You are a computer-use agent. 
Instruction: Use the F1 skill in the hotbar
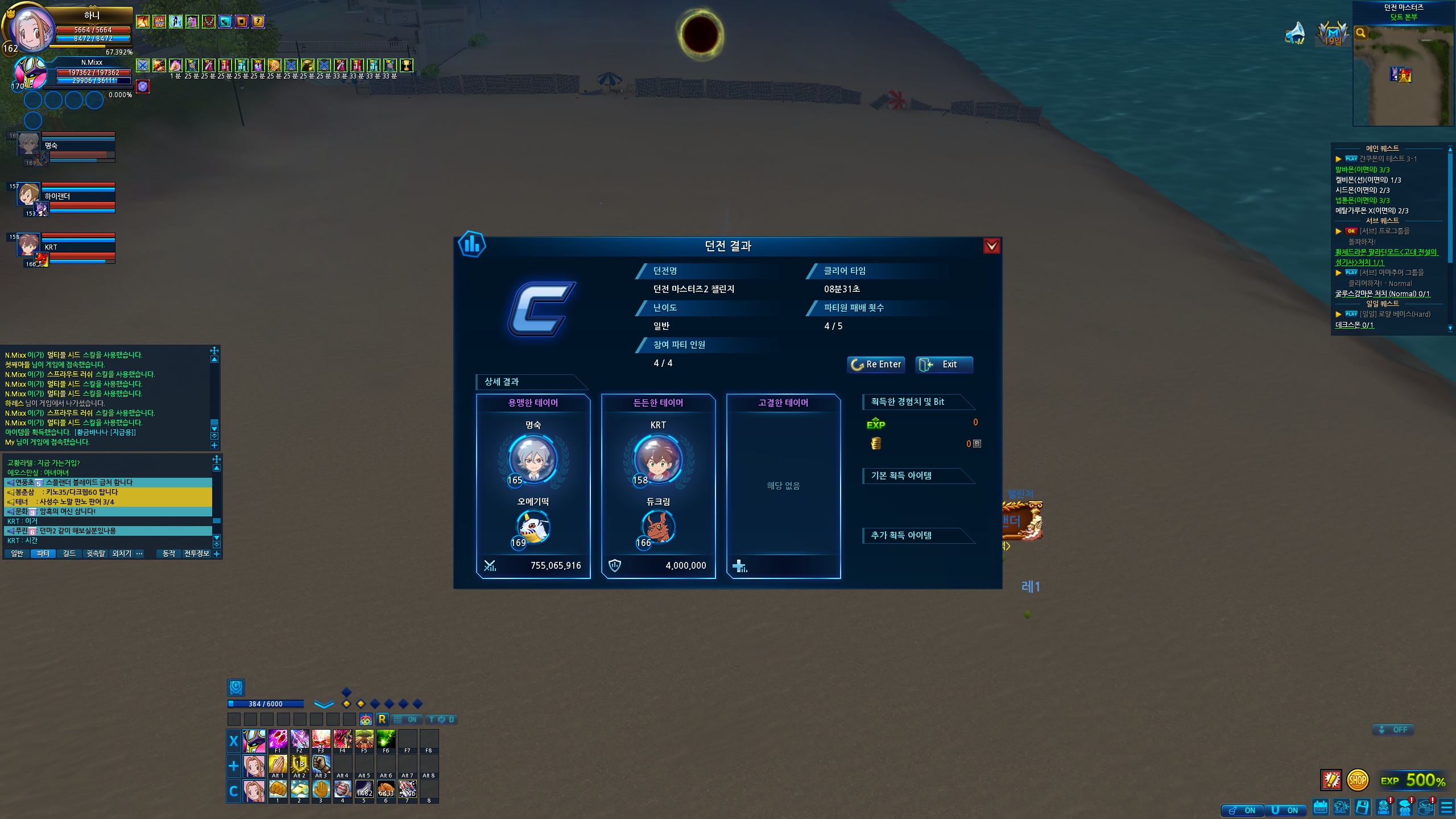[278, 740]
